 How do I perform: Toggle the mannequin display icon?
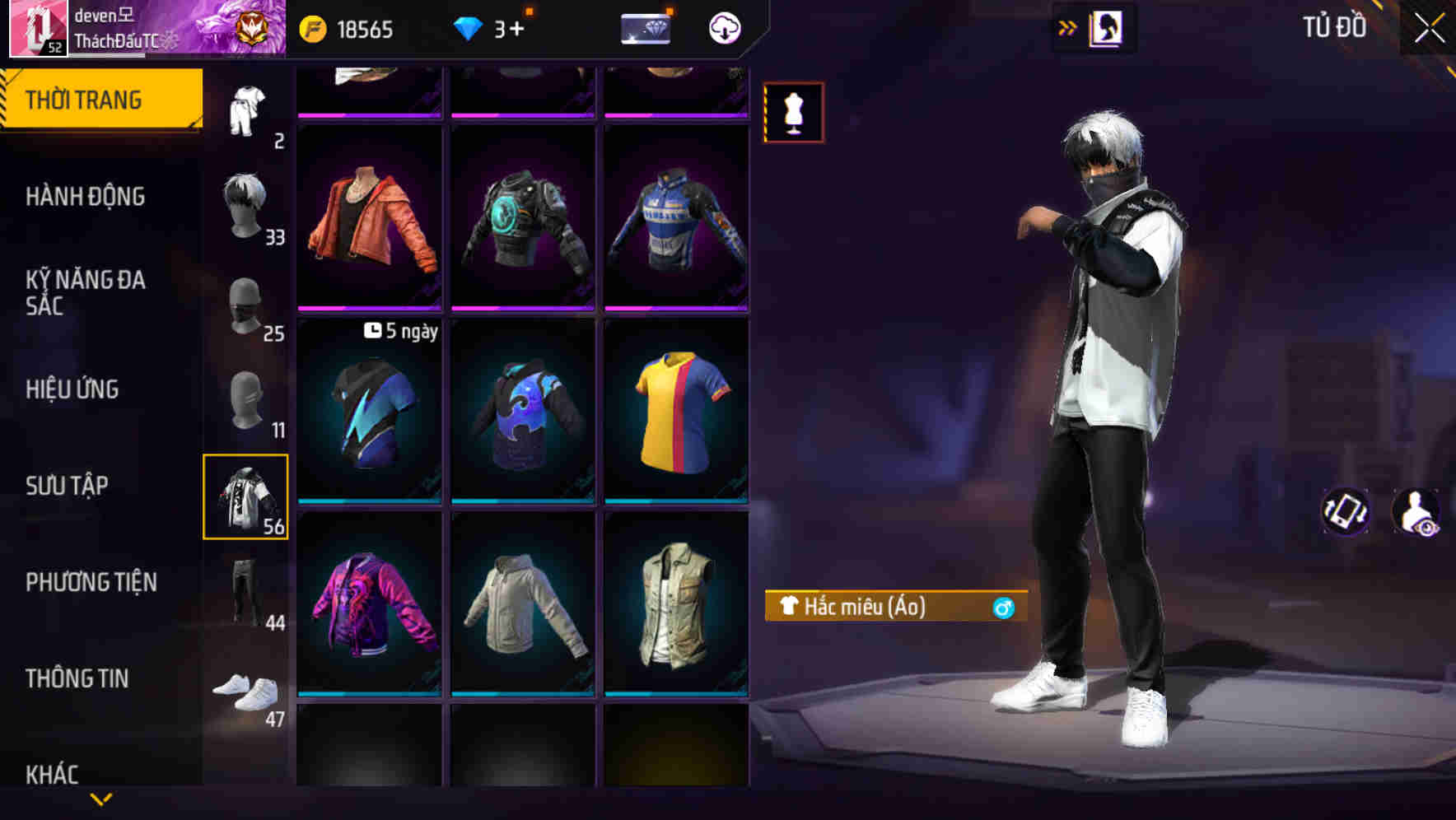793,112
